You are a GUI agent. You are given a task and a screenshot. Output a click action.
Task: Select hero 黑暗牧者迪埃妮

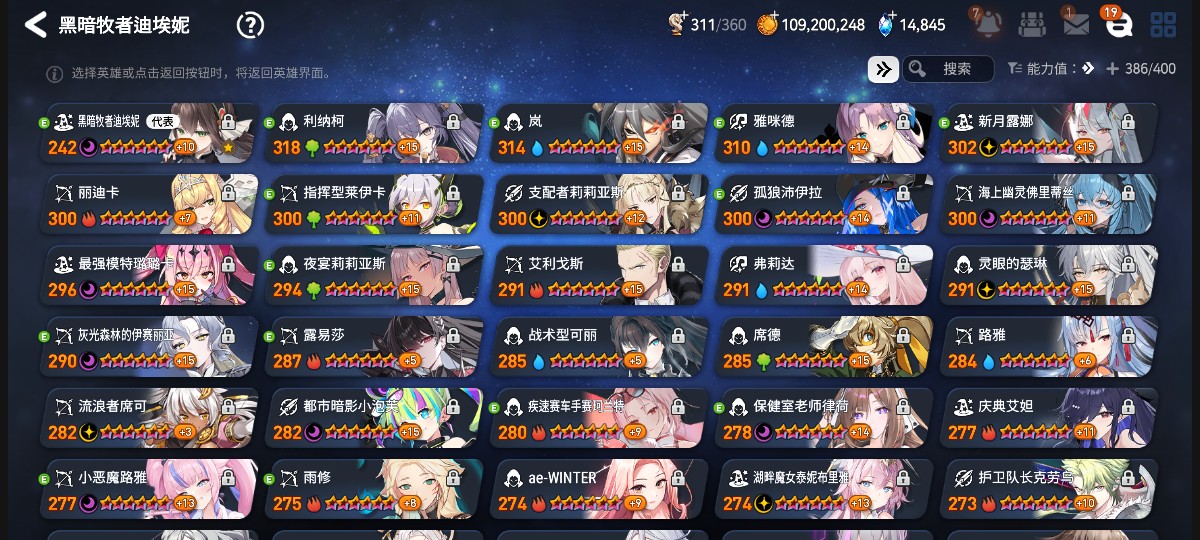point(150,134)
